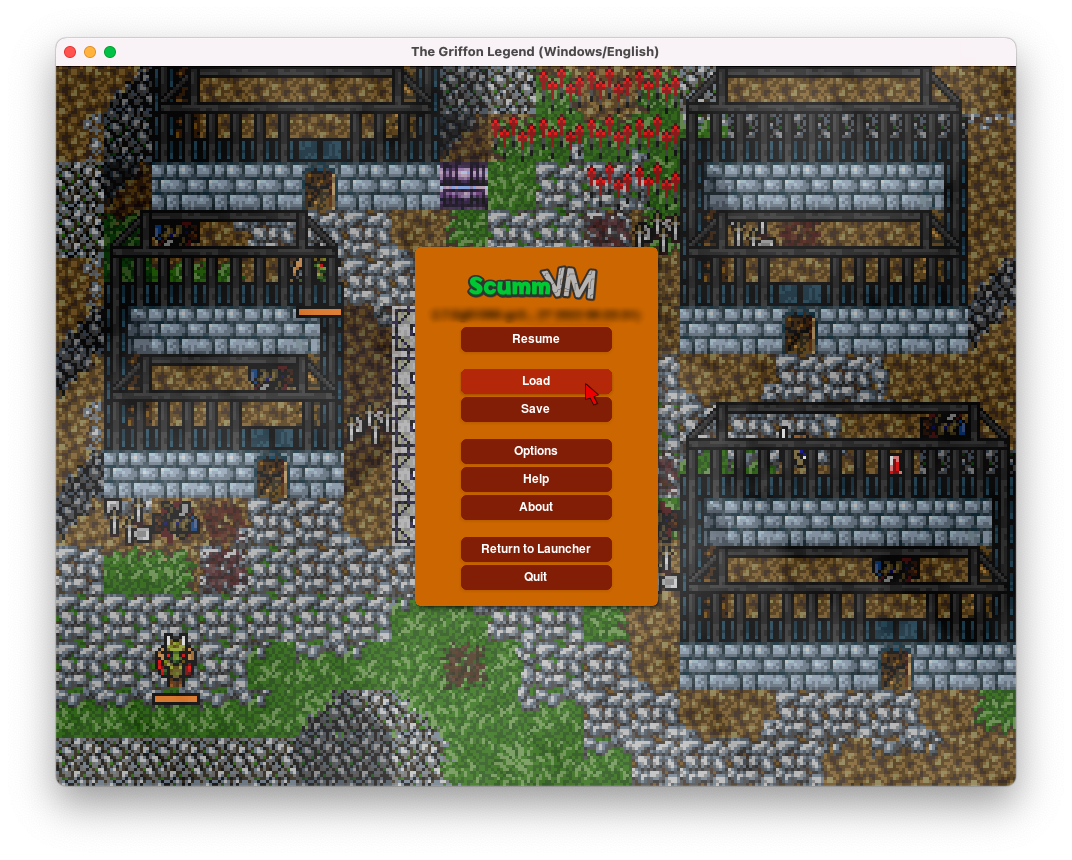The height and width of the screenshot is (860, 1072).
Task: Open the About dialog
Action: click(x=536, y=507)
